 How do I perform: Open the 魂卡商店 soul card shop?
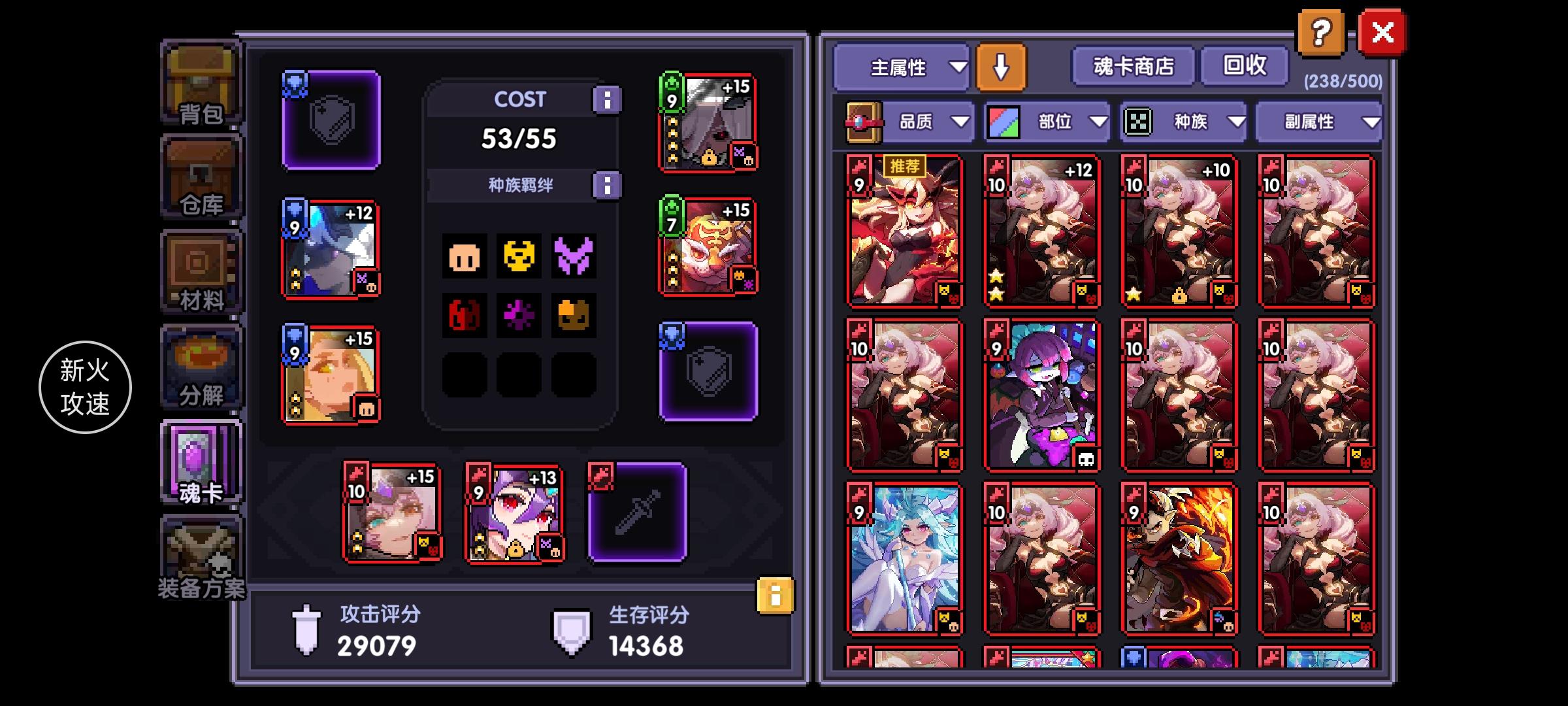(1134, 66)
